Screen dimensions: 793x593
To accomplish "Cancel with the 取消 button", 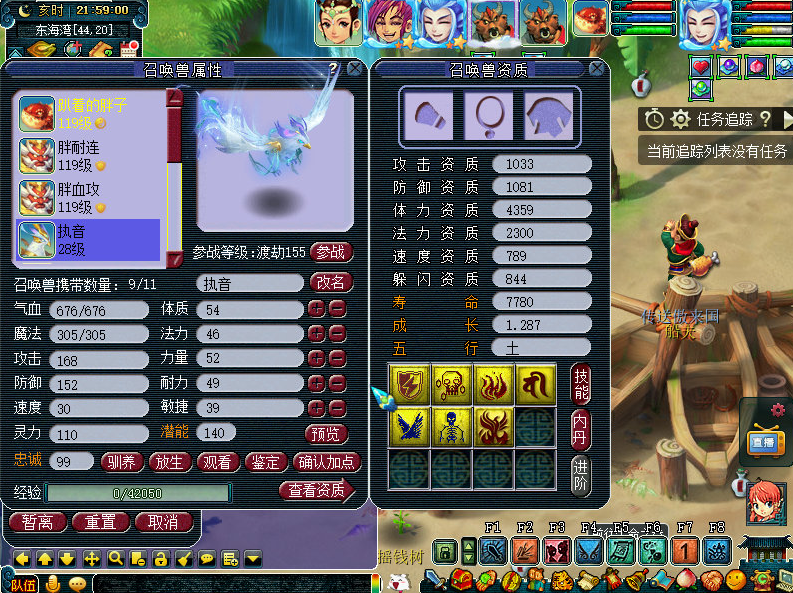I will tap(163, 522).
